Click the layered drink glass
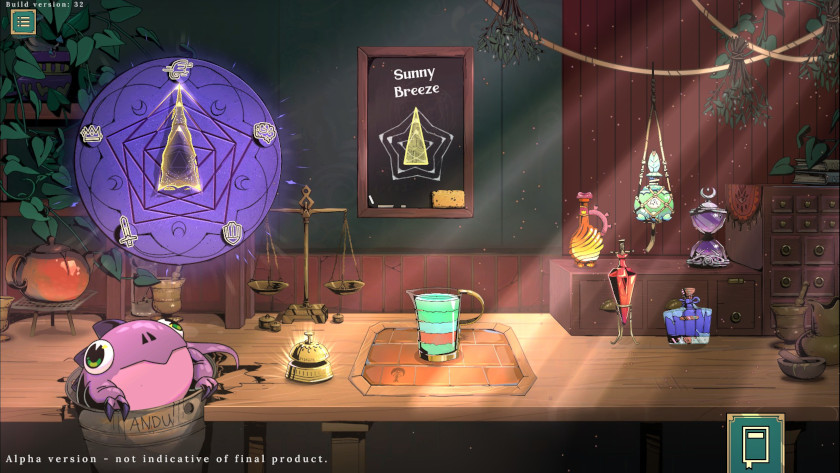Image resolution: width=840 pixels, height=473 pixels. pyautogui.click(x=436, y=324)
